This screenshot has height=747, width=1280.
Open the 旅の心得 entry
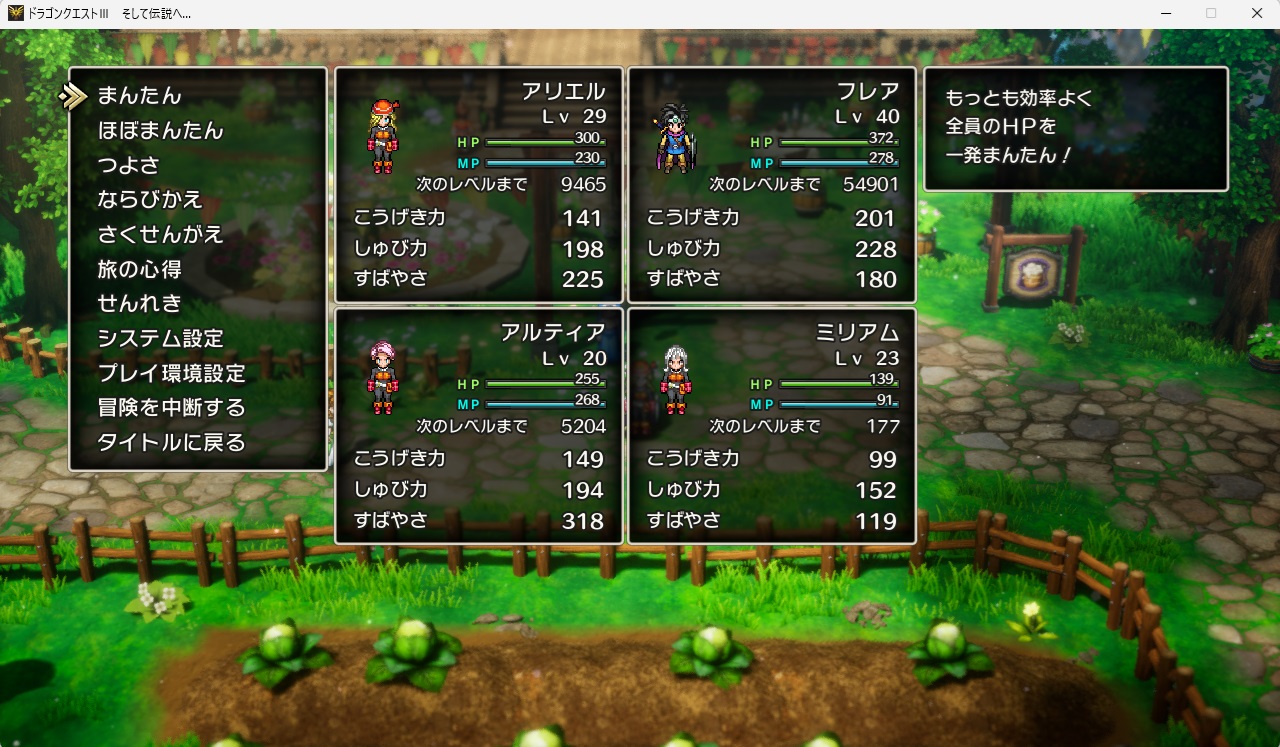[x=139, y=269]
